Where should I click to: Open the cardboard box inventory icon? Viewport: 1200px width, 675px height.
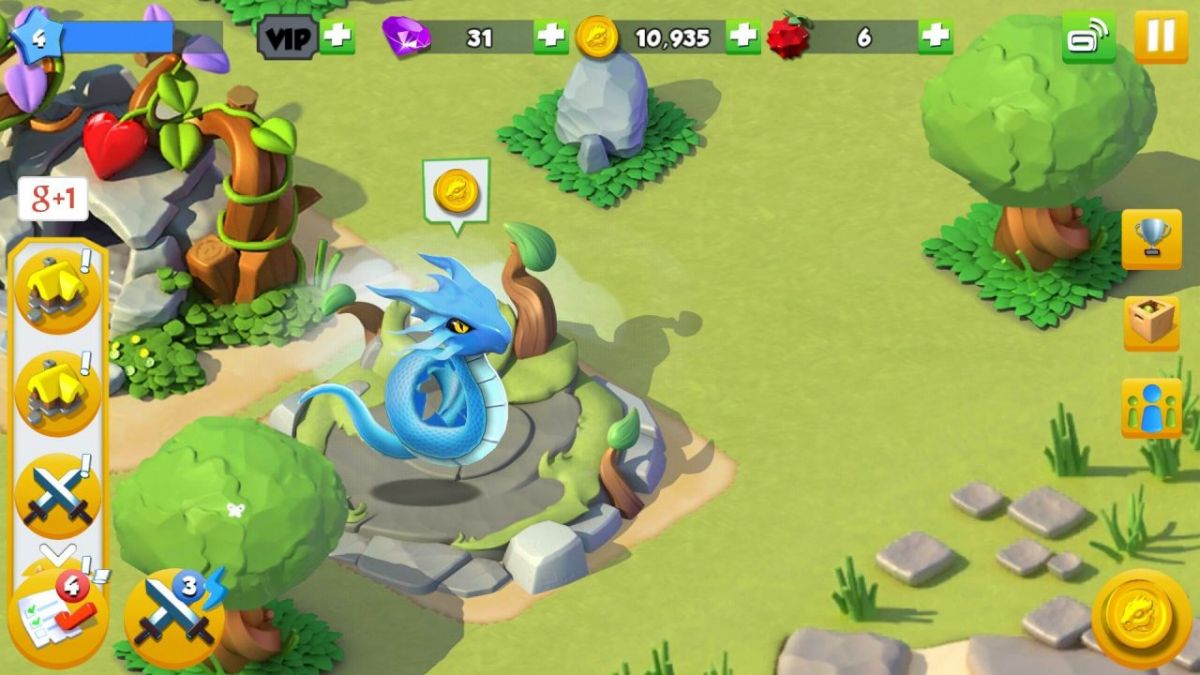(x=1151, y=322)
